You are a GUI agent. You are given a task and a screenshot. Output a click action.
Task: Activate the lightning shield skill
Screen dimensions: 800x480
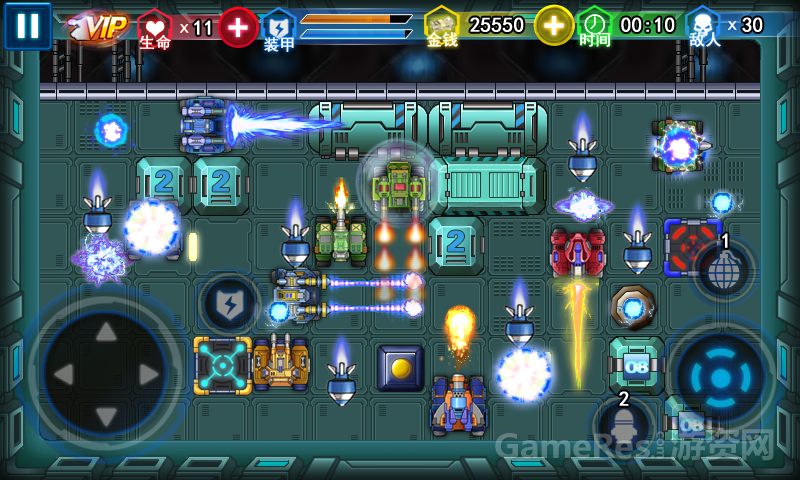[x=228, y=302]
